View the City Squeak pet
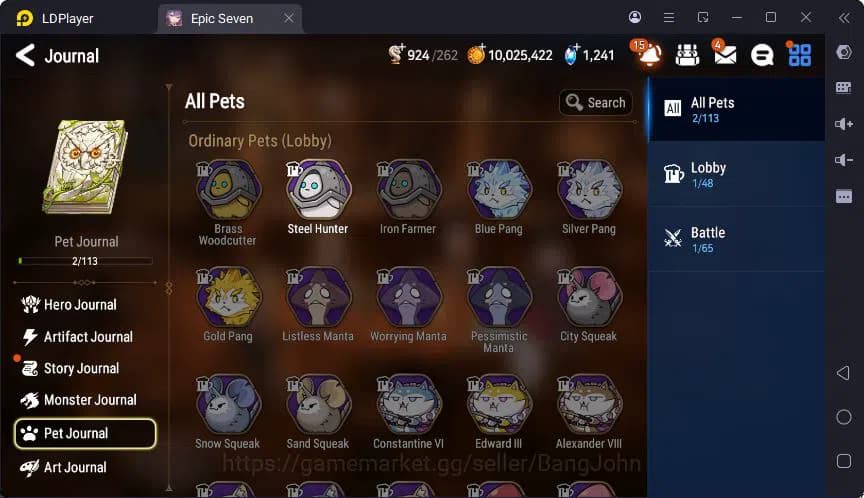Viewport: 864px width, 498px height. (x=589, y=298)
